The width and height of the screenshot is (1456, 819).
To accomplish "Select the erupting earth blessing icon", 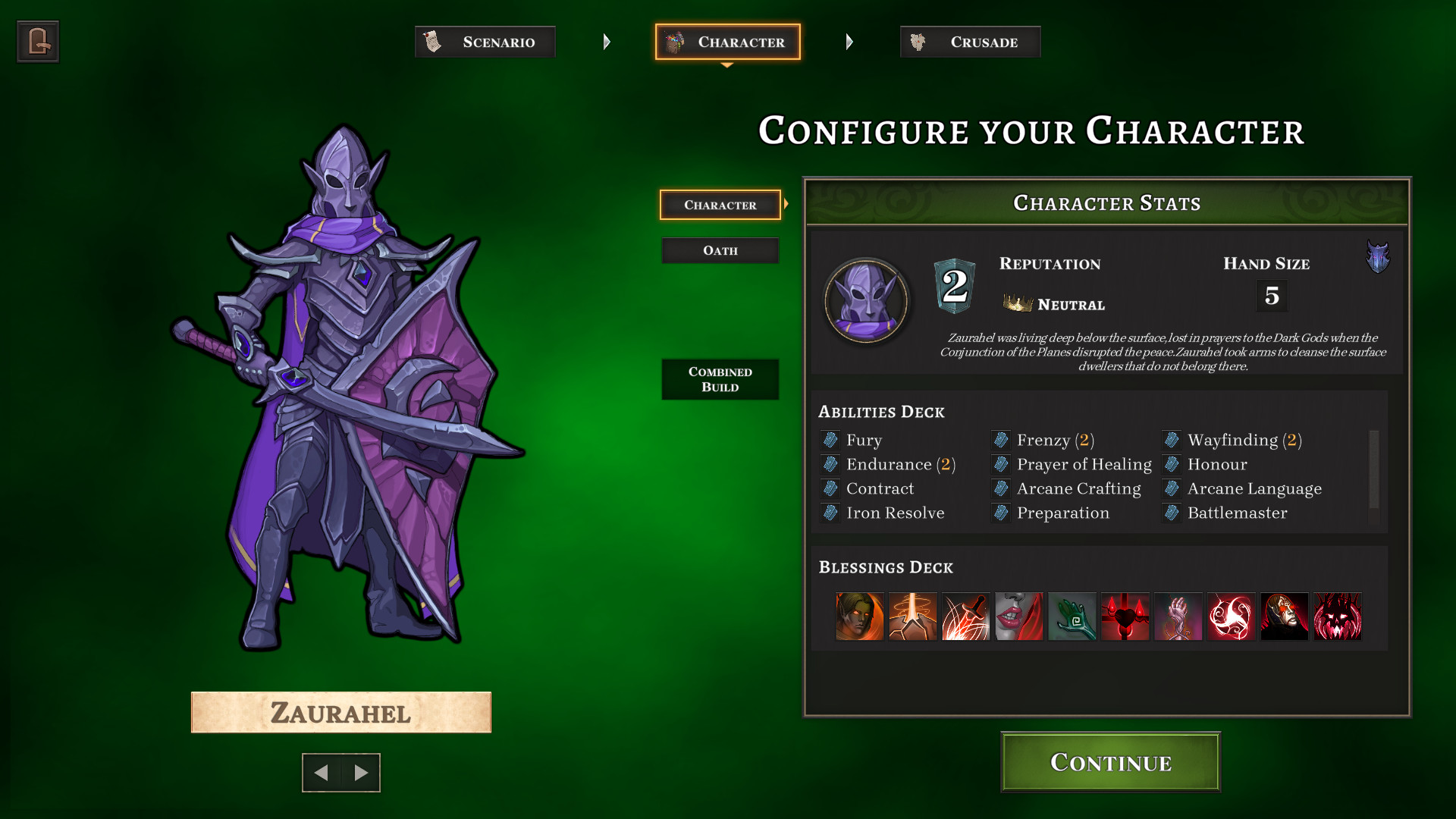I will click(912, 617).
